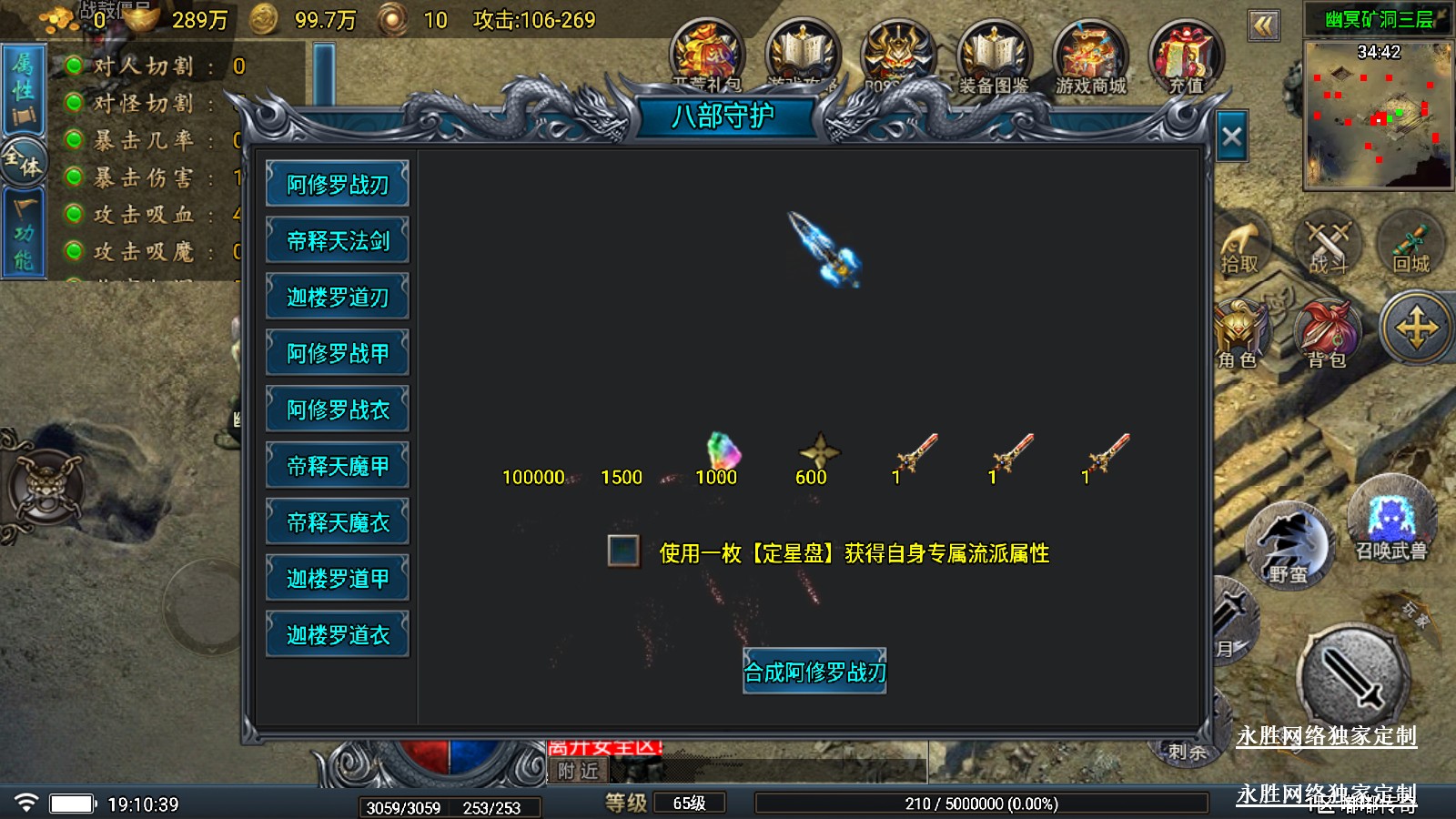
Task: Choose the 阿修罗战衣 entry
Action: [x=338, y=409]
